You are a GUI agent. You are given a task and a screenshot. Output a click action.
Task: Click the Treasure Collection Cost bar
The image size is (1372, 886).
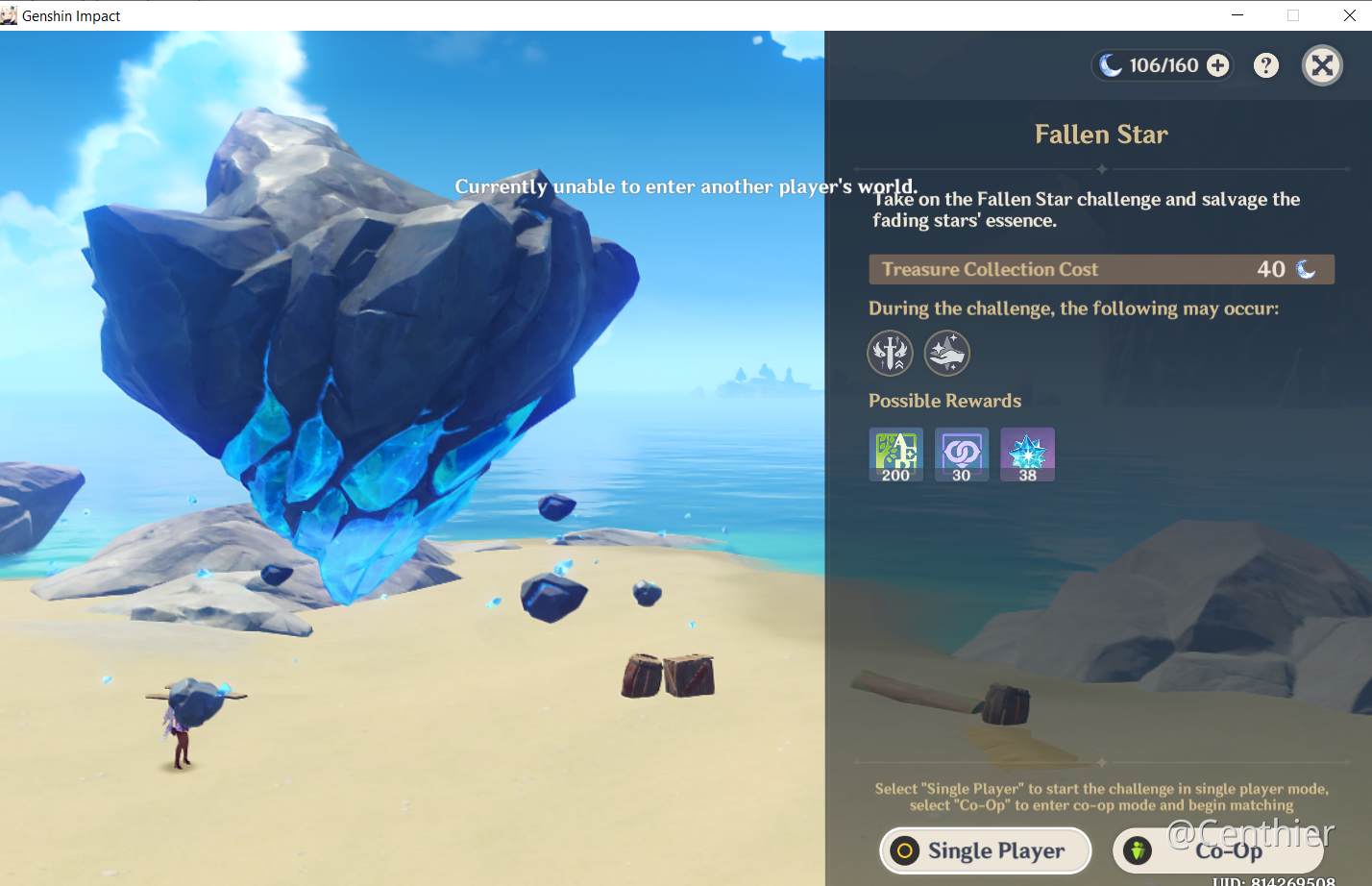pyautogui.click(x=1101, y=269)
